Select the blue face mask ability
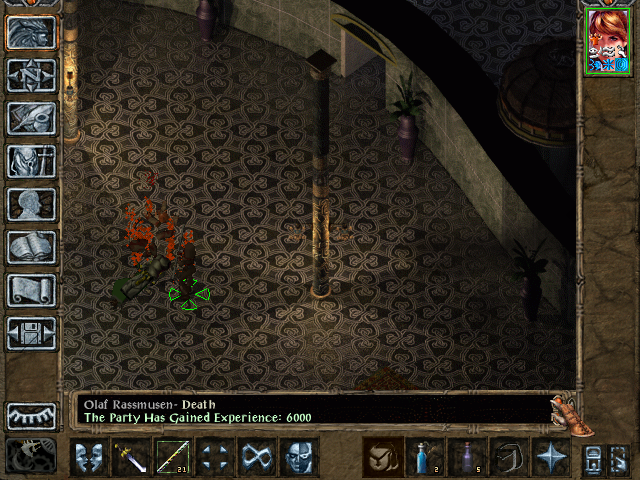The height and width of the screenshot is (480, 640). 299,458
